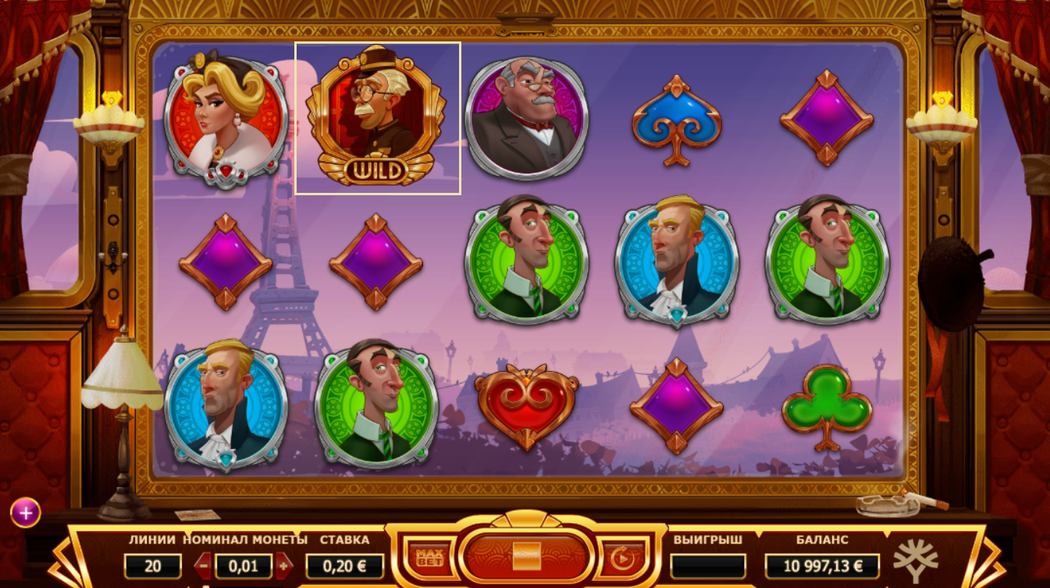The width and height of the screenshot is (1050, 588).
Task: Start autoplay with the circular arrow button
Action: coord(622,558)
